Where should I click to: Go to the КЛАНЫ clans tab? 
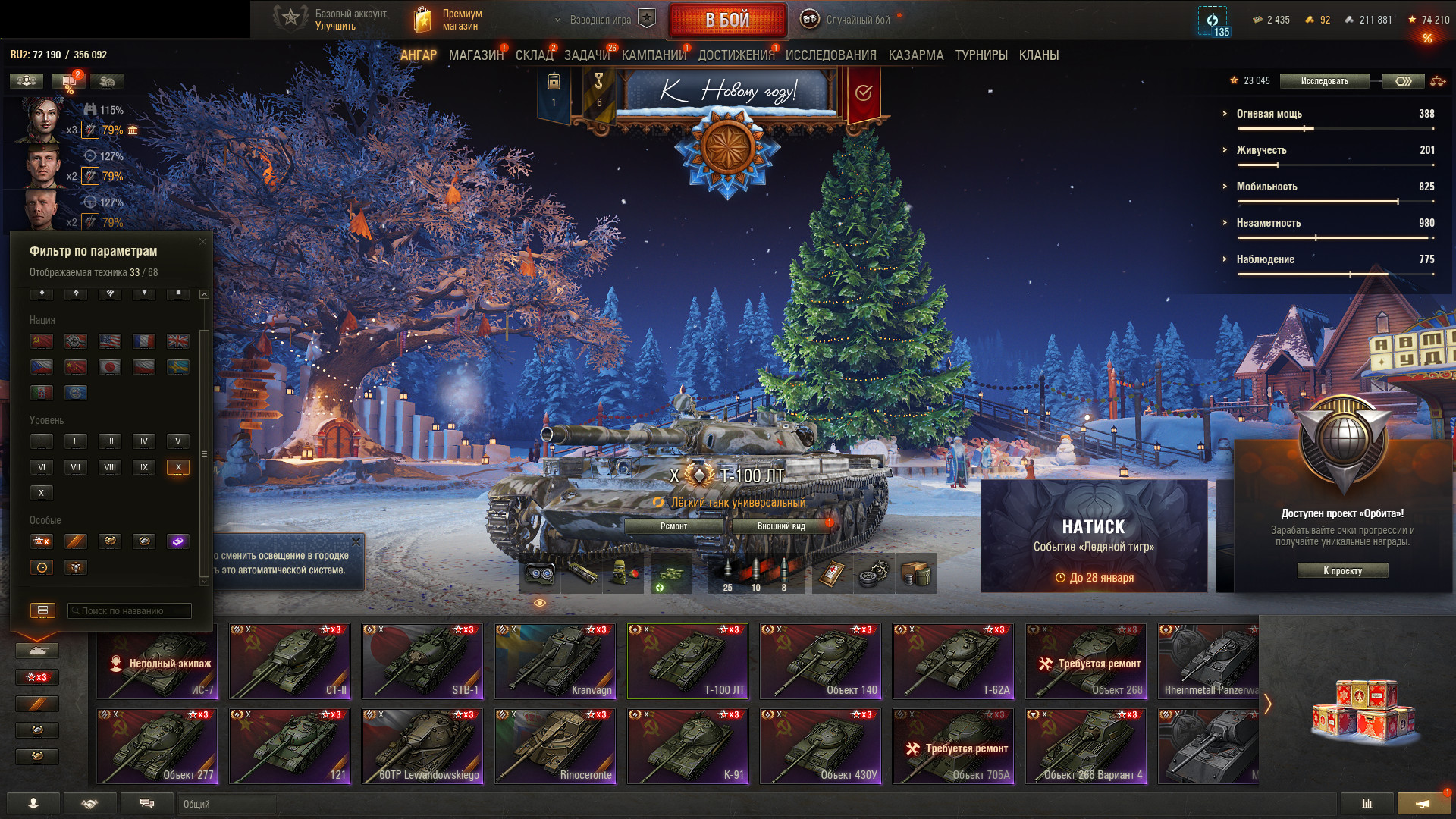tap(1038, 55)
